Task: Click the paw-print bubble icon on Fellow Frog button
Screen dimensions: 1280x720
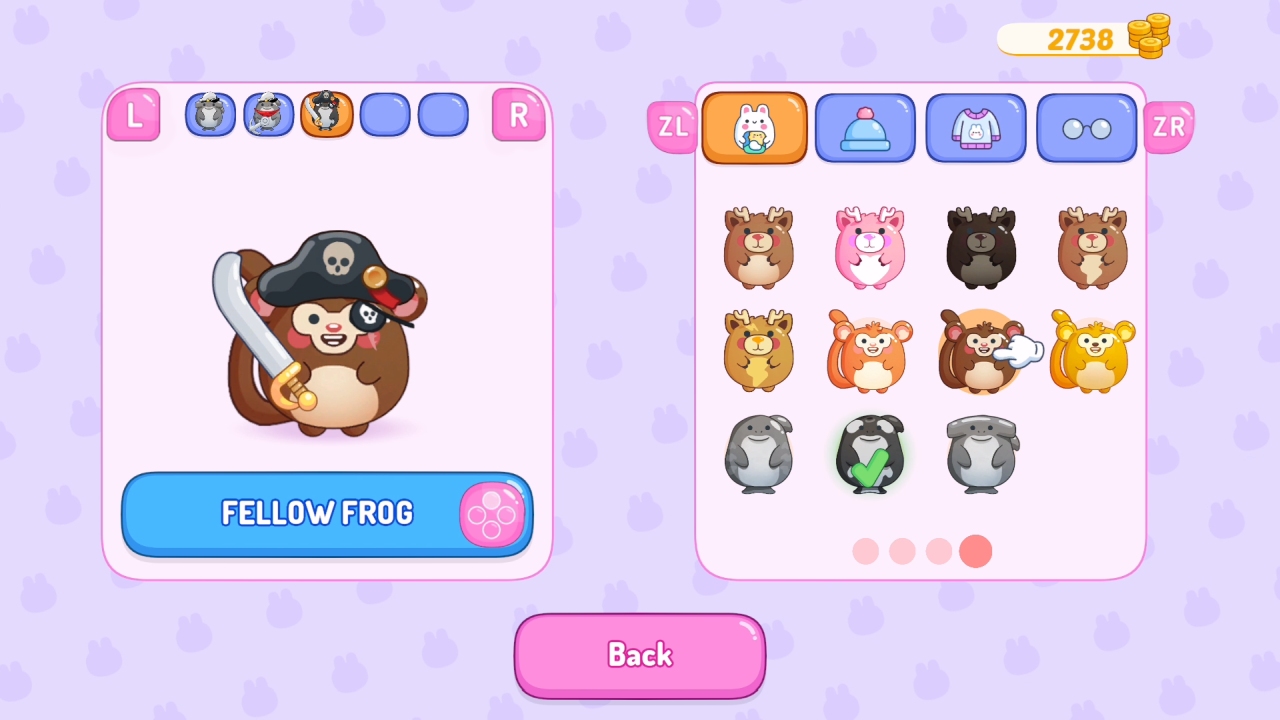Action: pos(490,514)
